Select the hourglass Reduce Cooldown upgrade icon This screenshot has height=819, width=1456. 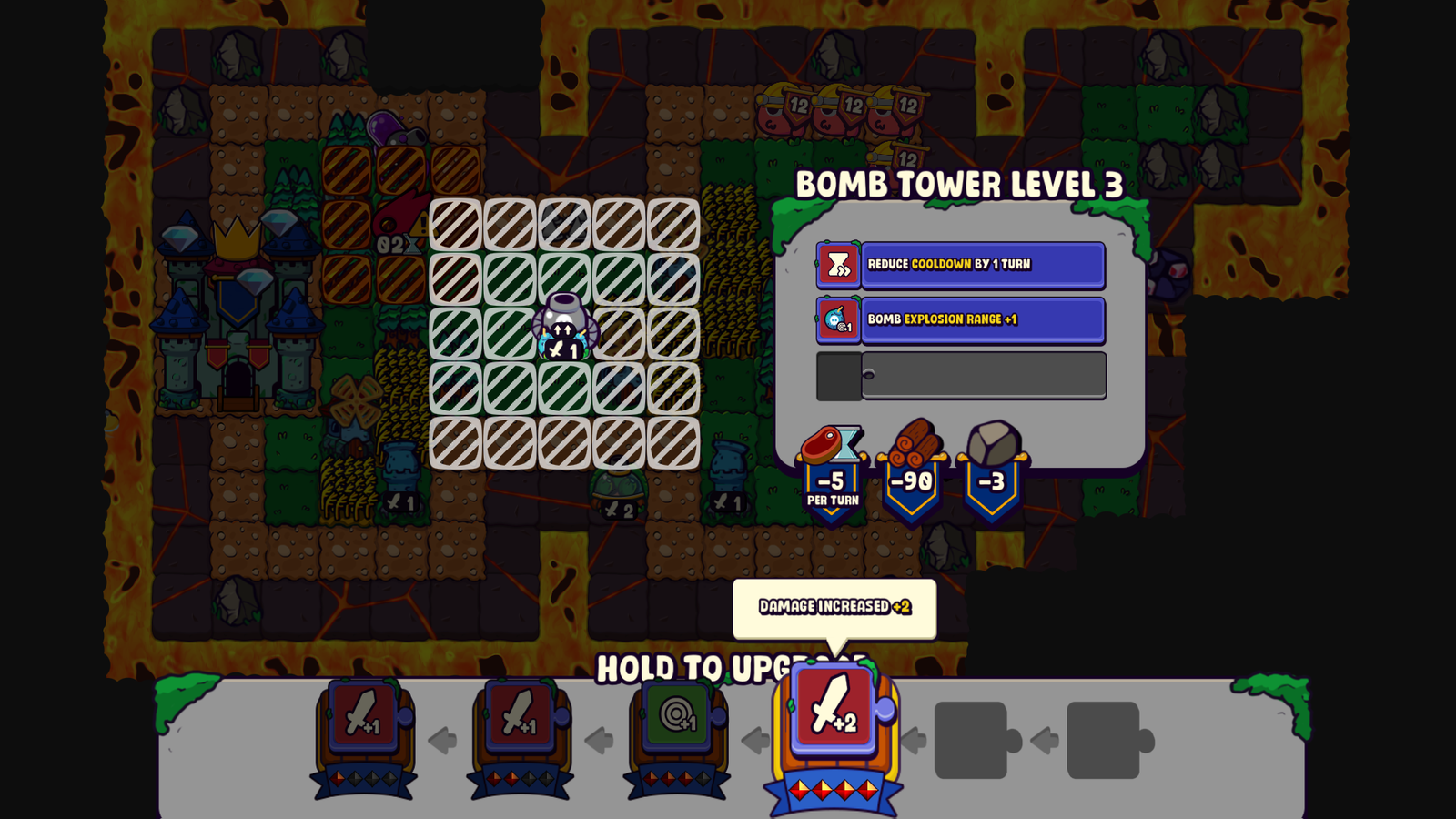[838, 265]
